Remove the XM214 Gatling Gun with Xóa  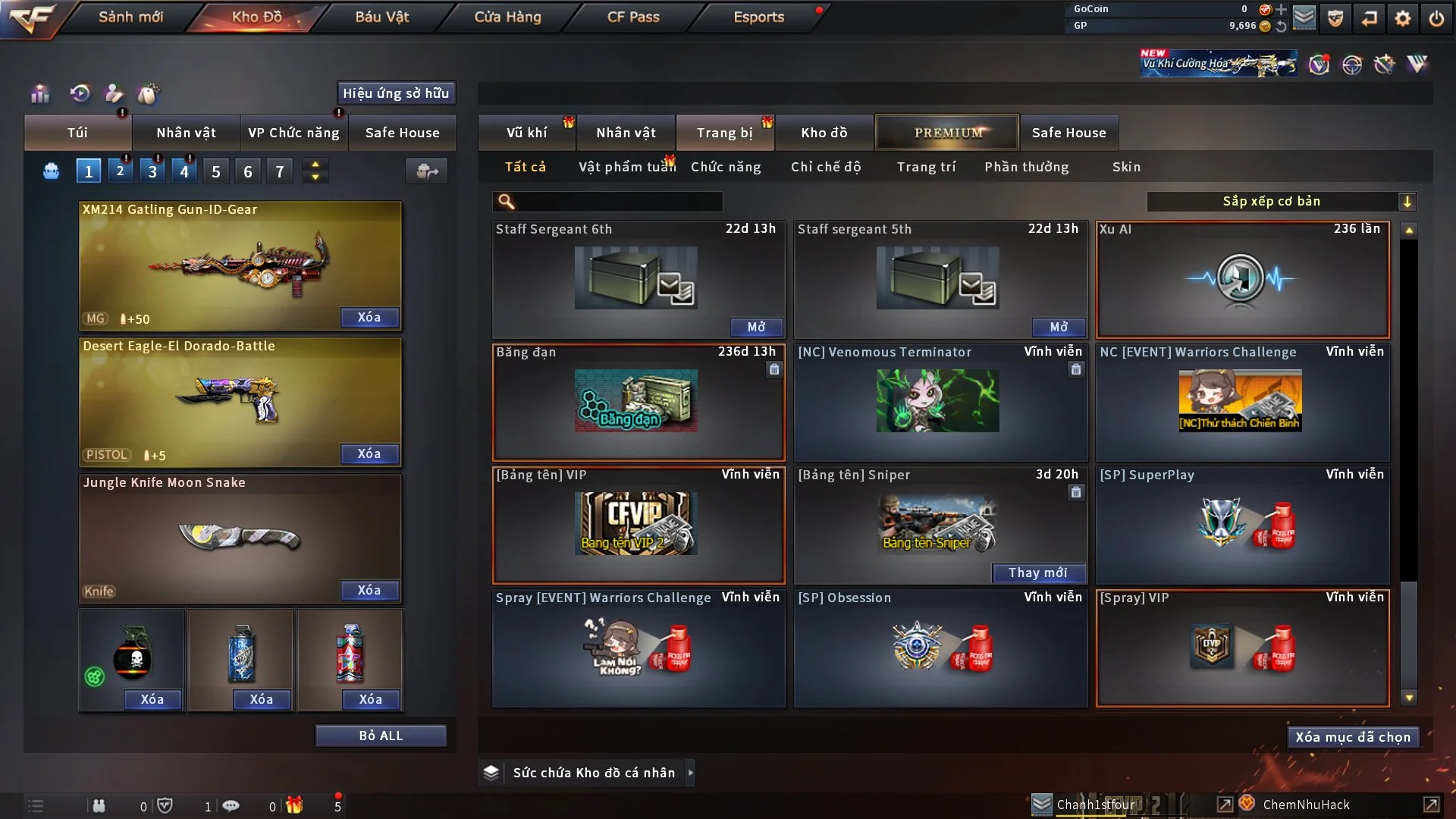(x=369, y=317)
